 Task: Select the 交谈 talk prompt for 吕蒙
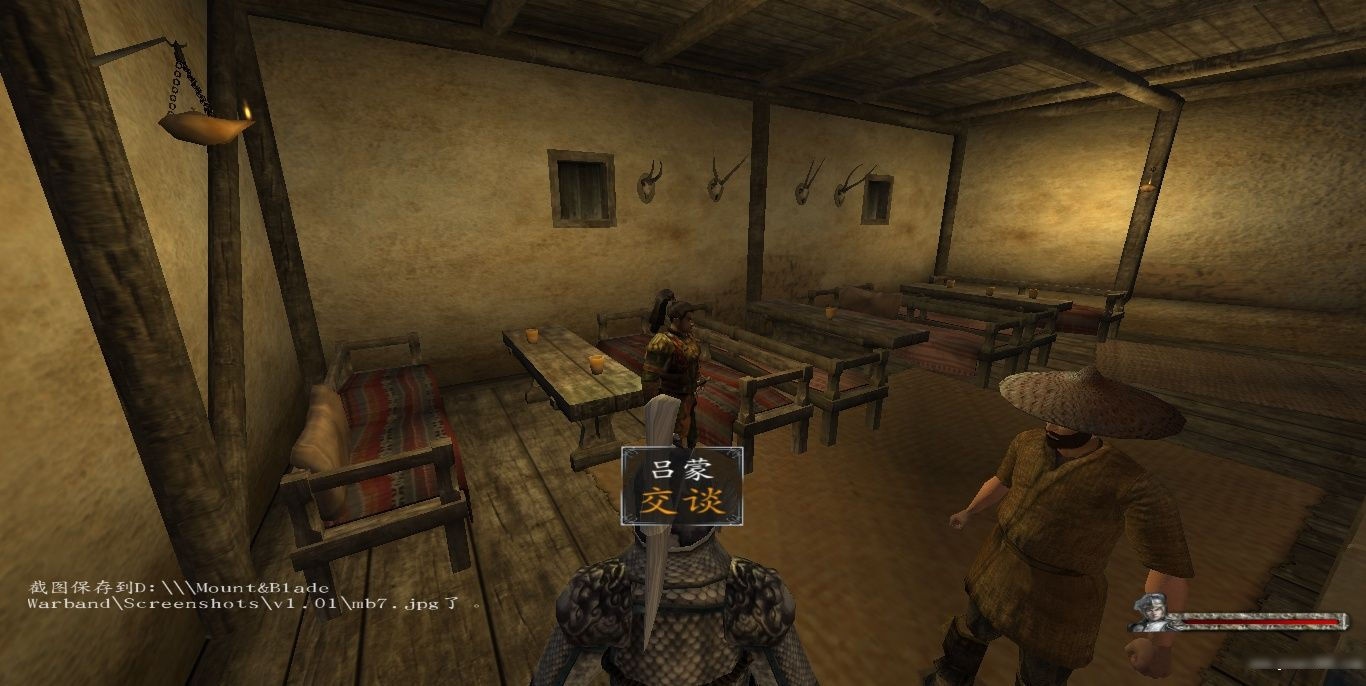pos(682,499)
